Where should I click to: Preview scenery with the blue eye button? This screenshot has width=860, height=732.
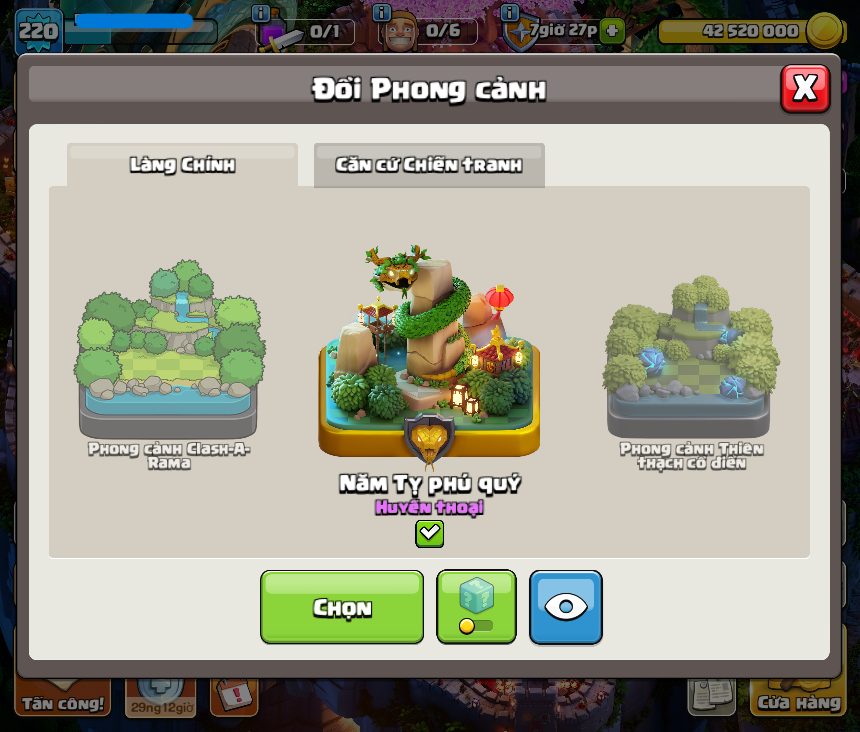tap(566, 607)
